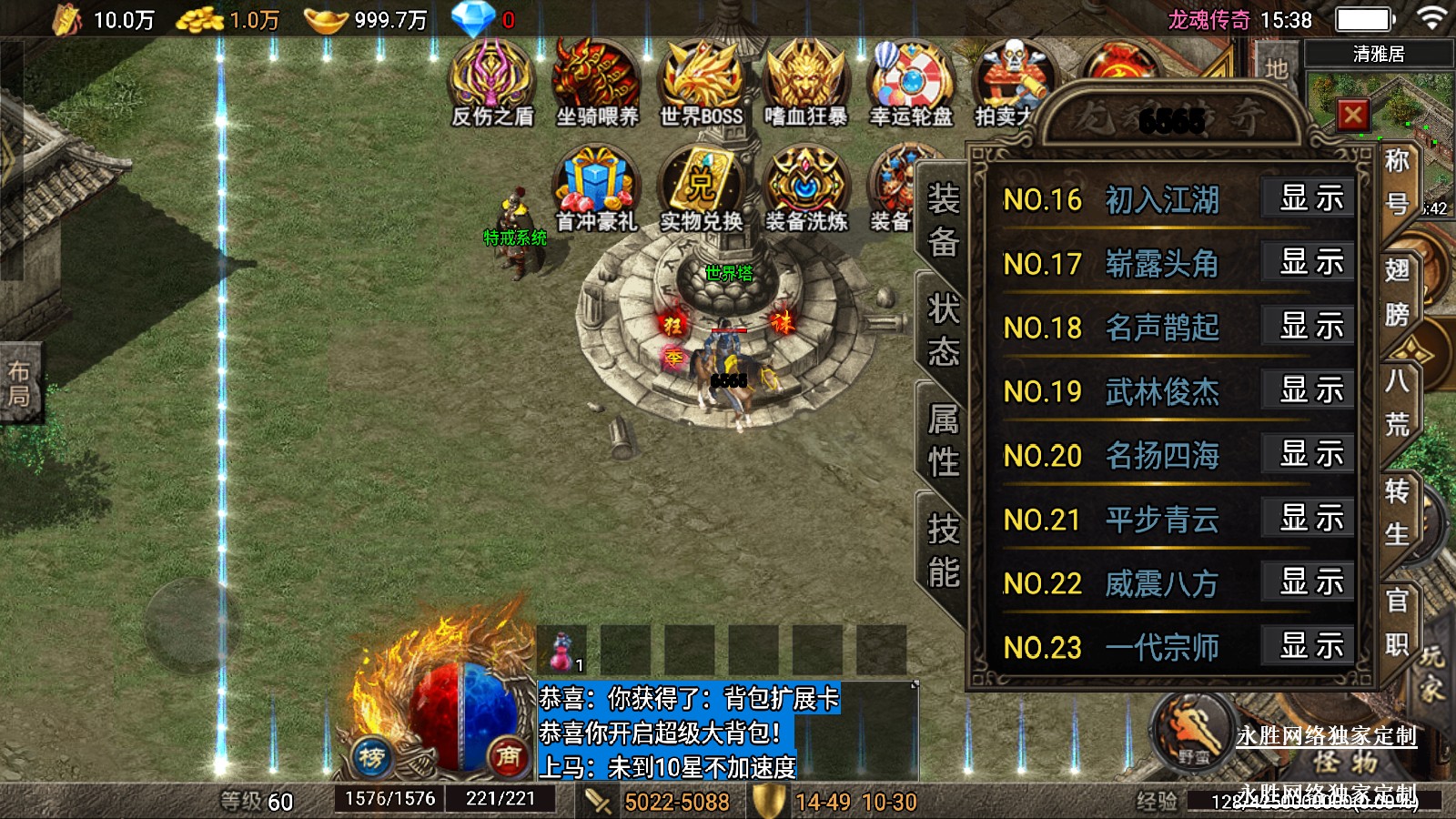1456x819 pixels.
Task: Open the 幸运轮盘 lucky wheel
Action: click(911, 84)
